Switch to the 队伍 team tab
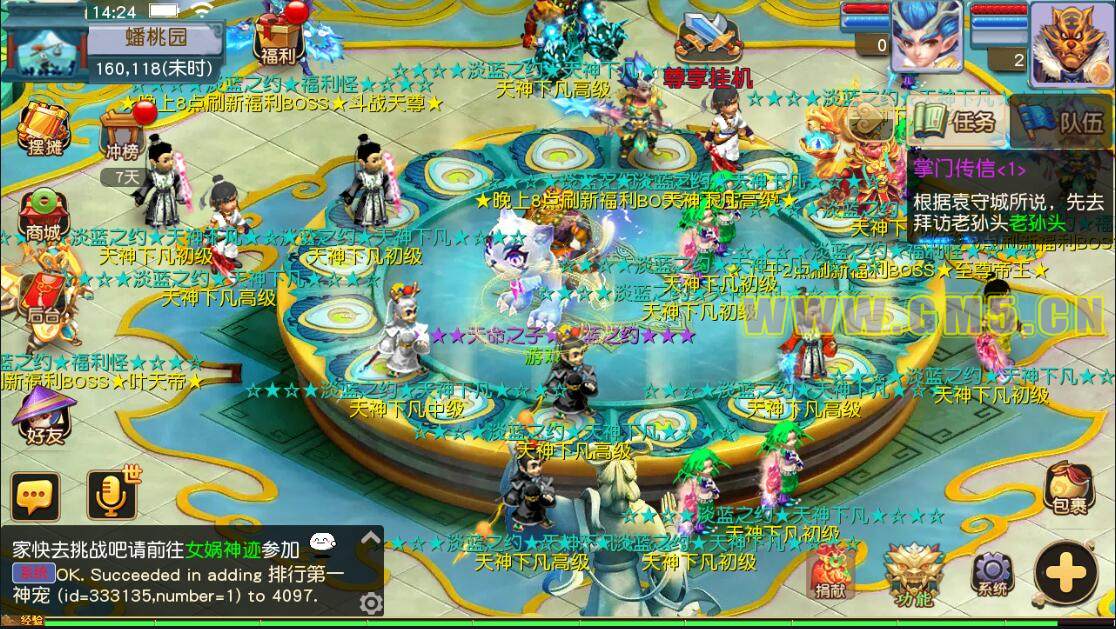 point(1063,122)
